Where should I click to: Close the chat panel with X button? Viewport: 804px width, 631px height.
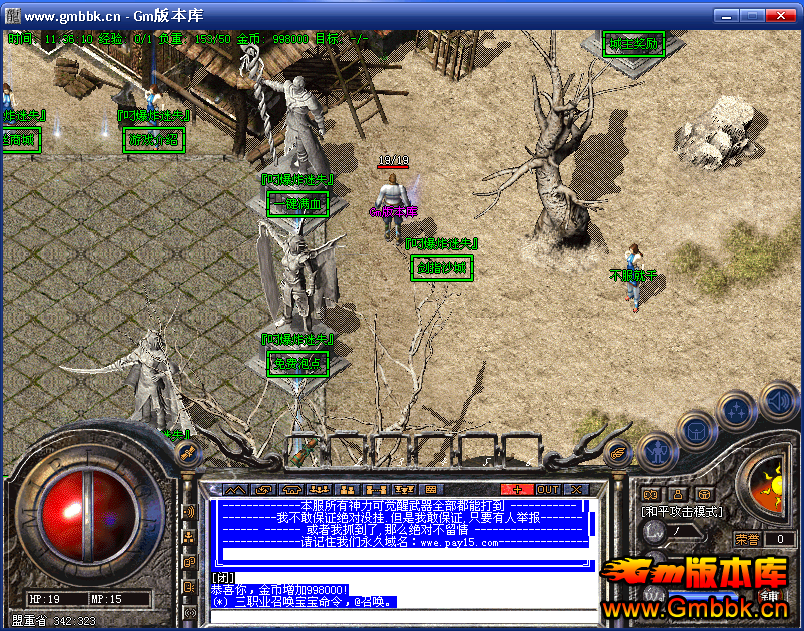[576, 489]
